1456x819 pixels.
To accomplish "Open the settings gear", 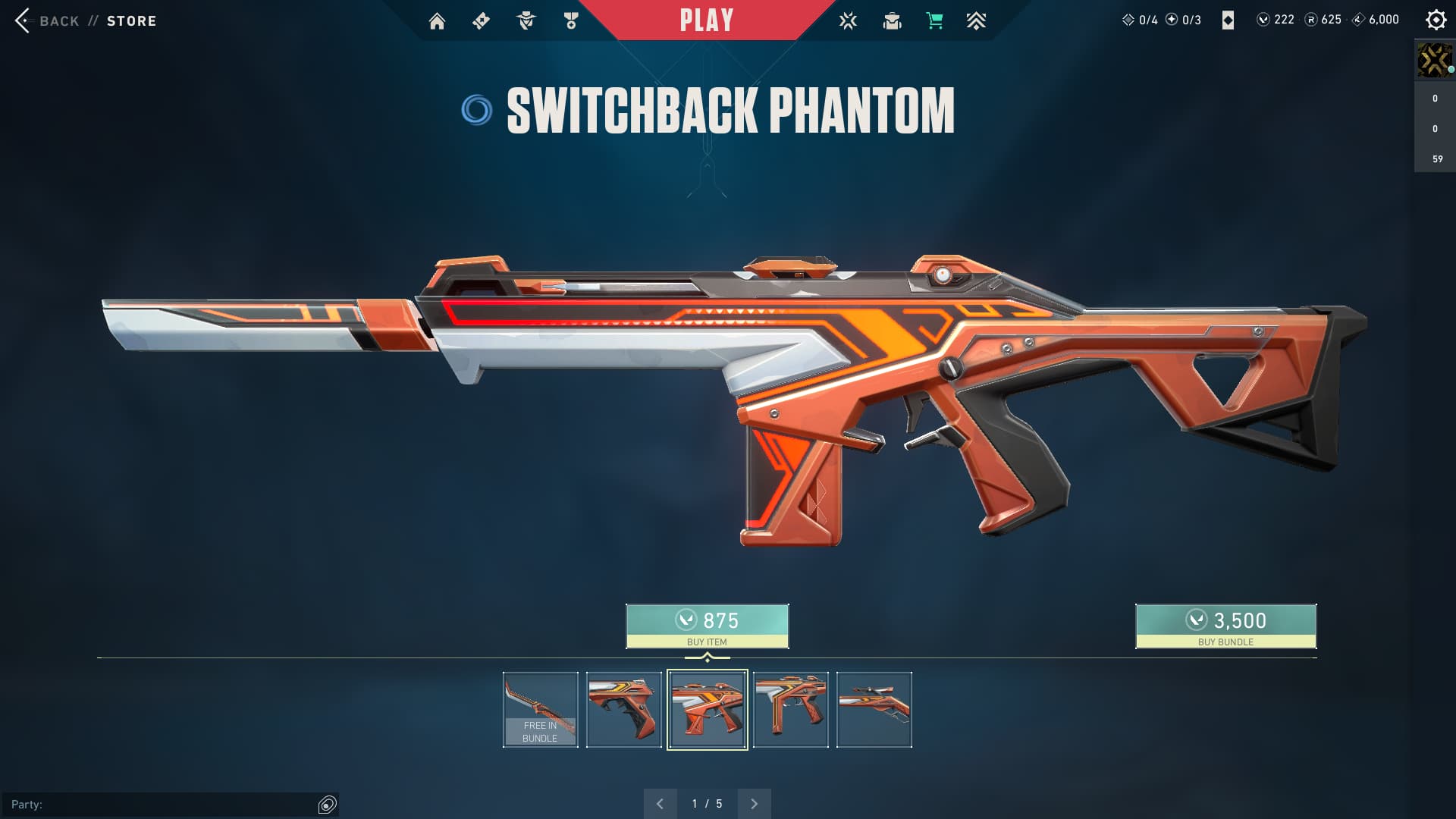I will click(1436, 20).
